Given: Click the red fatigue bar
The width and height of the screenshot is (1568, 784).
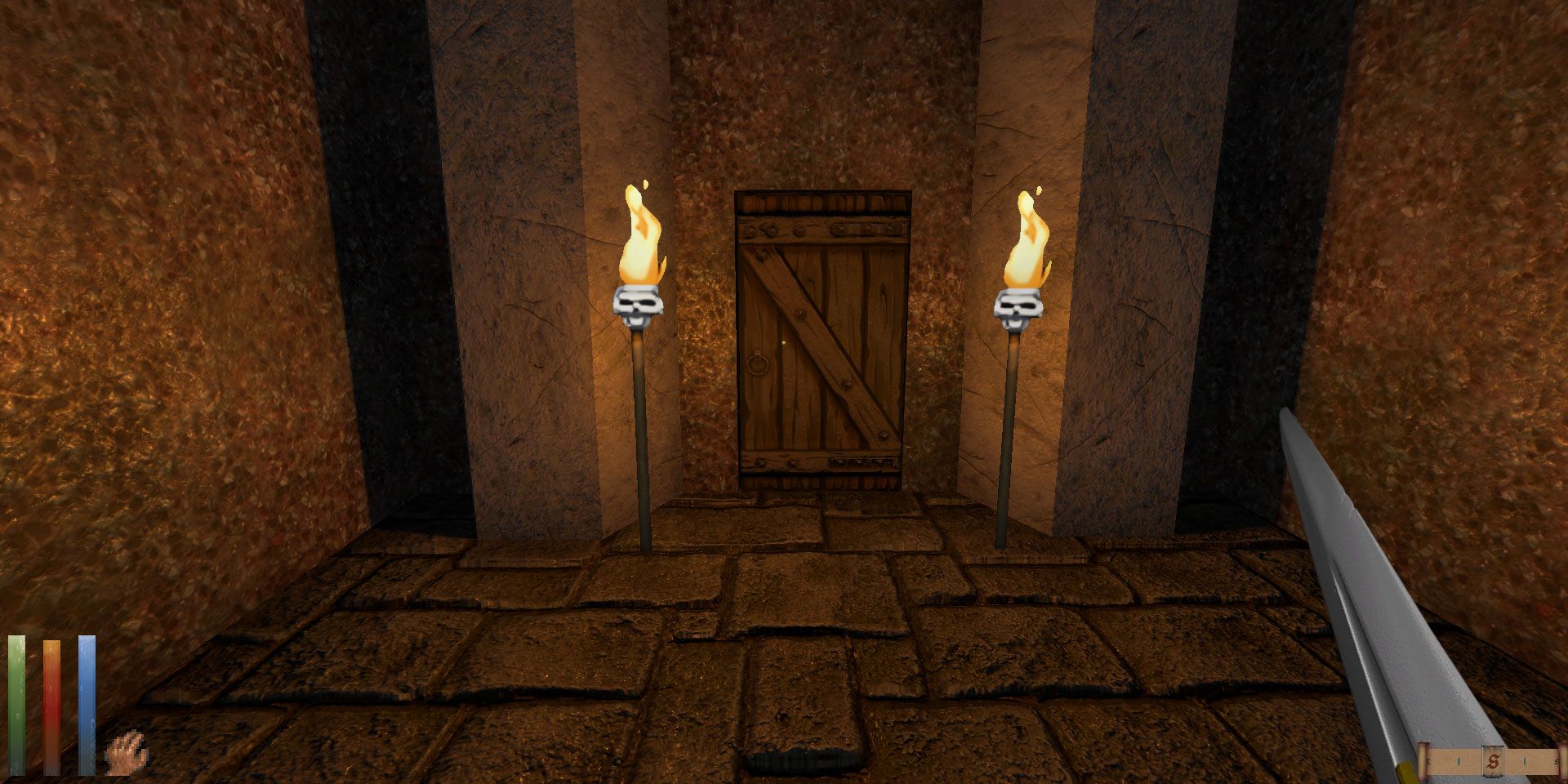Looking at the screenshot, I should (x=51, y=702).
